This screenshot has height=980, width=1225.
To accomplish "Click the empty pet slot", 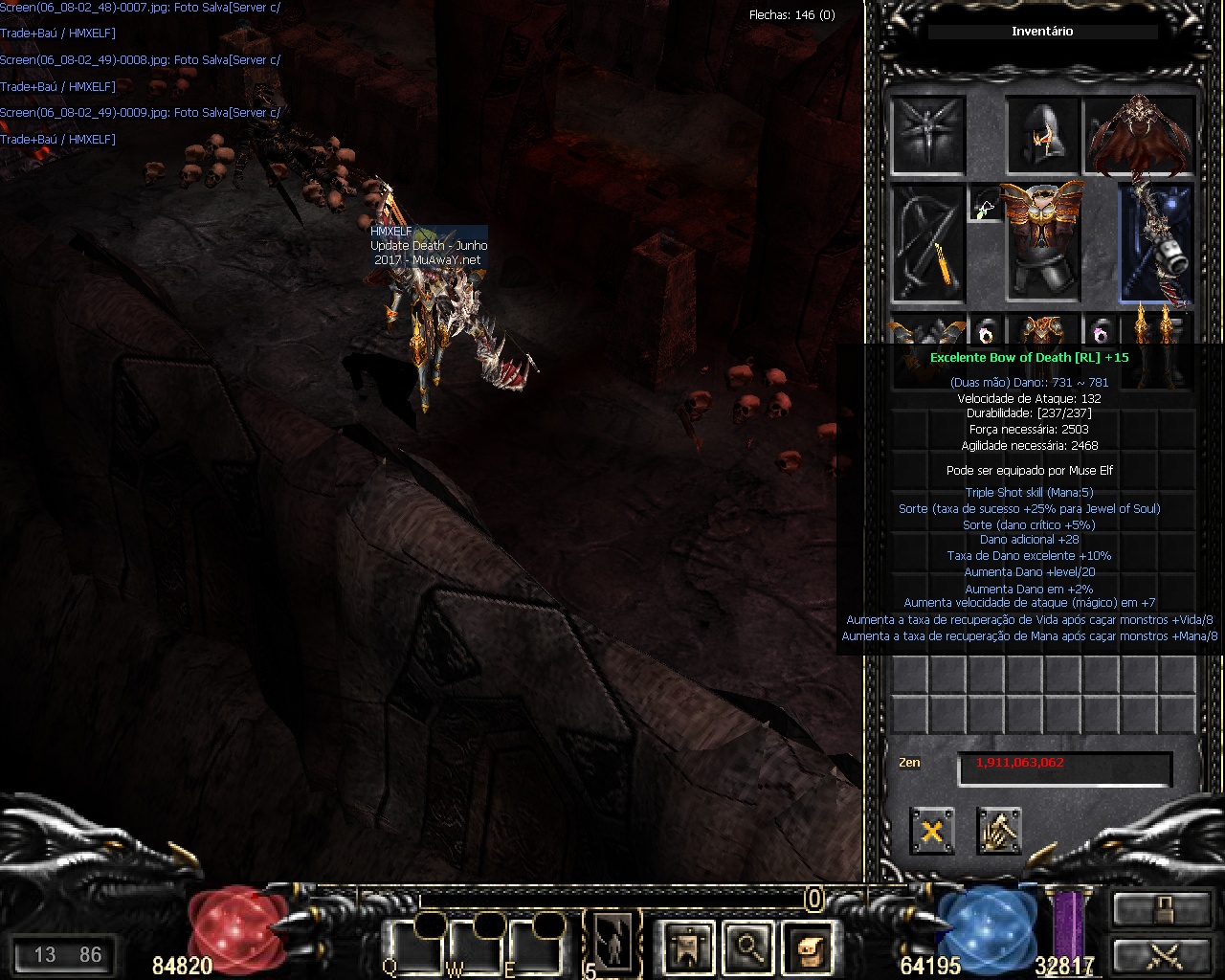I will click(x=927, y=135).
